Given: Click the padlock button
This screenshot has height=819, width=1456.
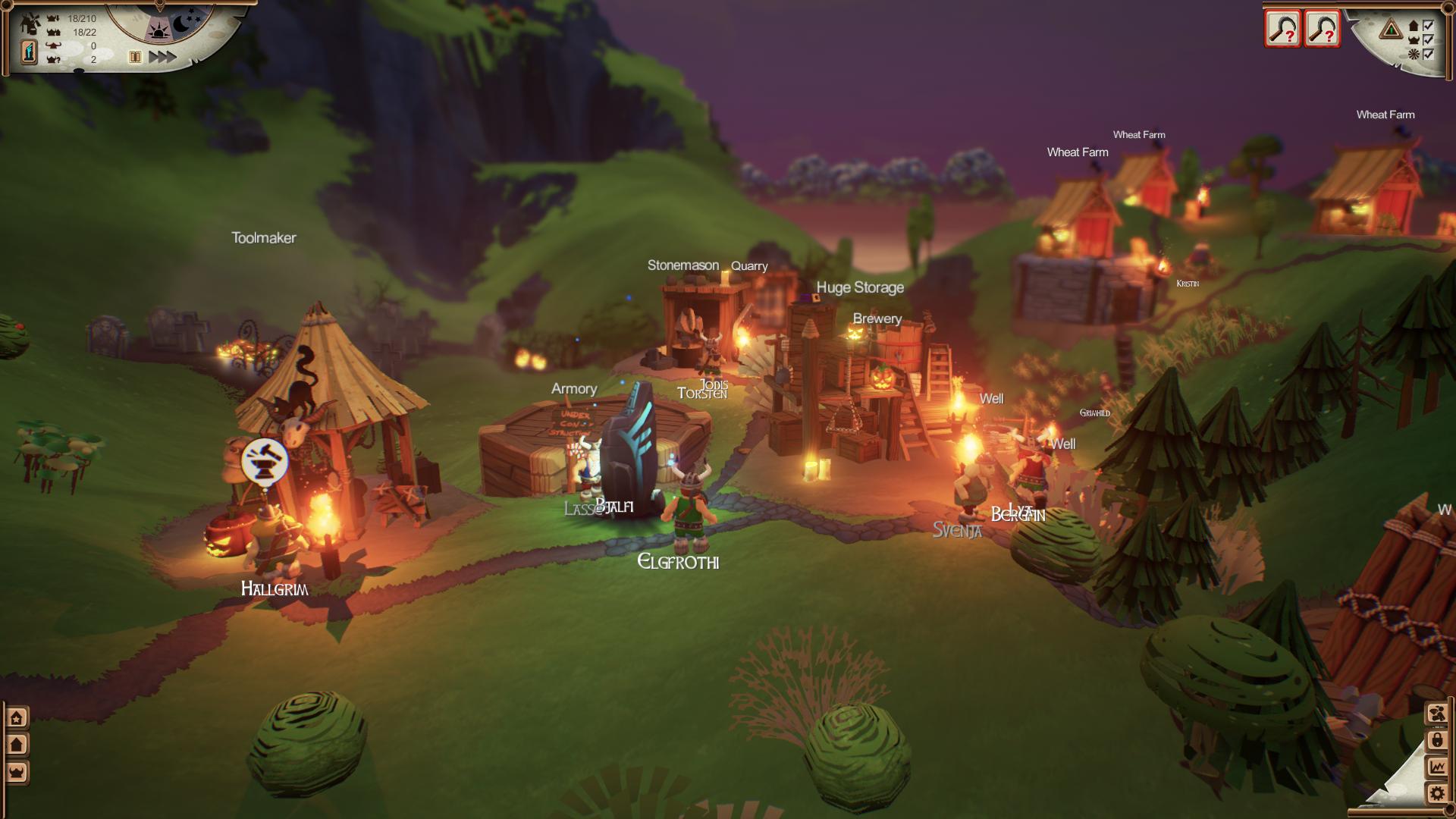Looking at the screenshot, I should (1437, 740).
